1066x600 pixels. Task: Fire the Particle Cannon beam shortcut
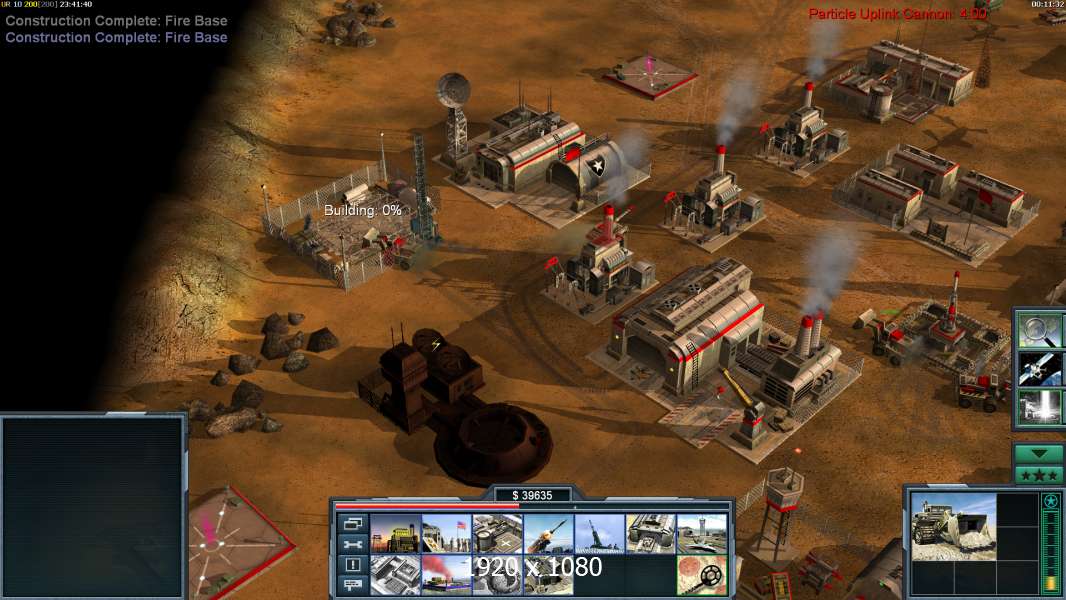point(1039,407)
